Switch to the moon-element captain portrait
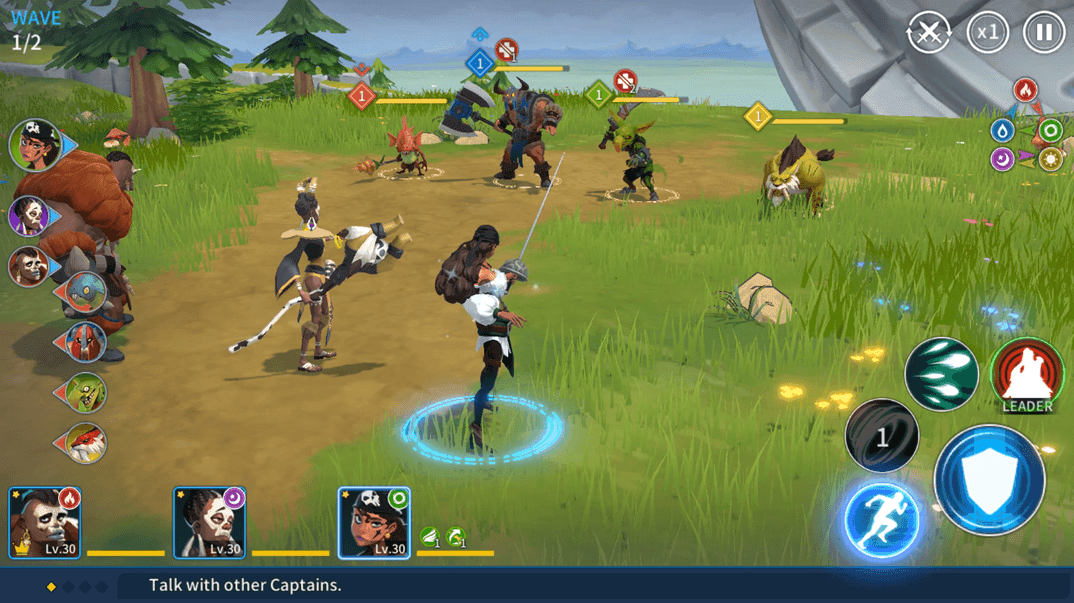This screenshot has height=603, width=1074. tap(209, 523)
